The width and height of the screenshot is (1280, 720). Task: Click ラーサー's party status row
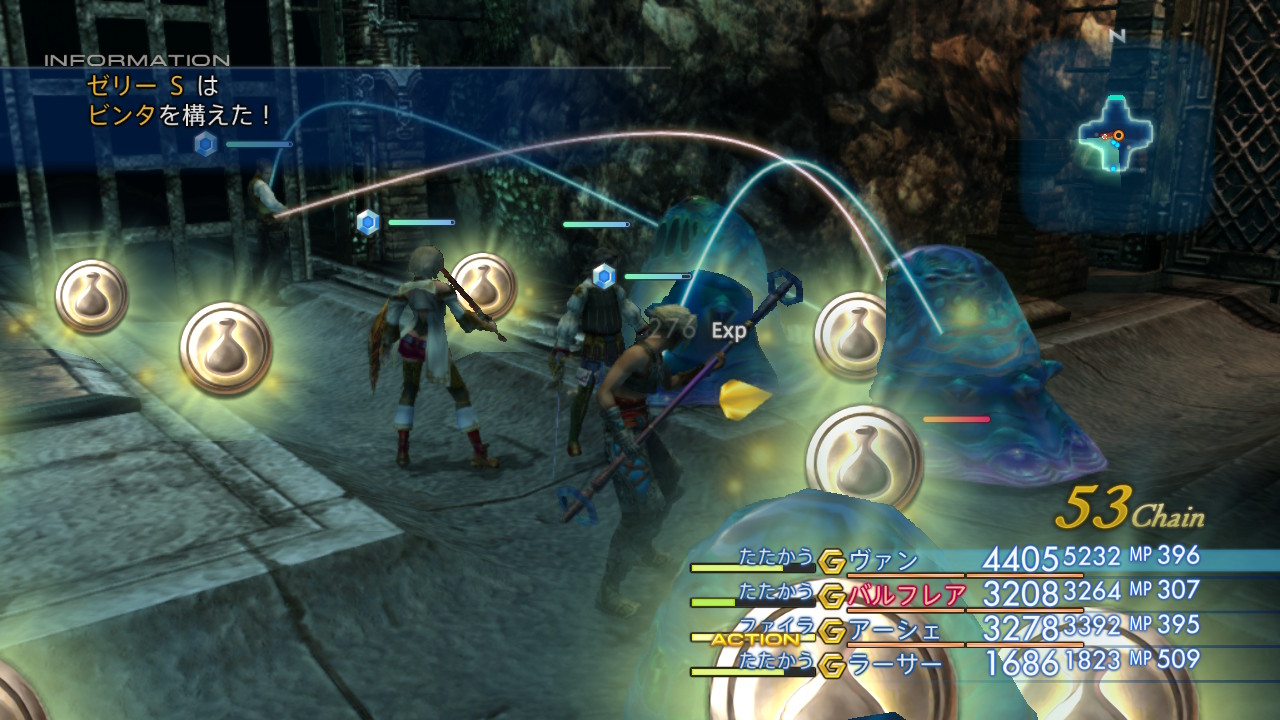point(894,663)
